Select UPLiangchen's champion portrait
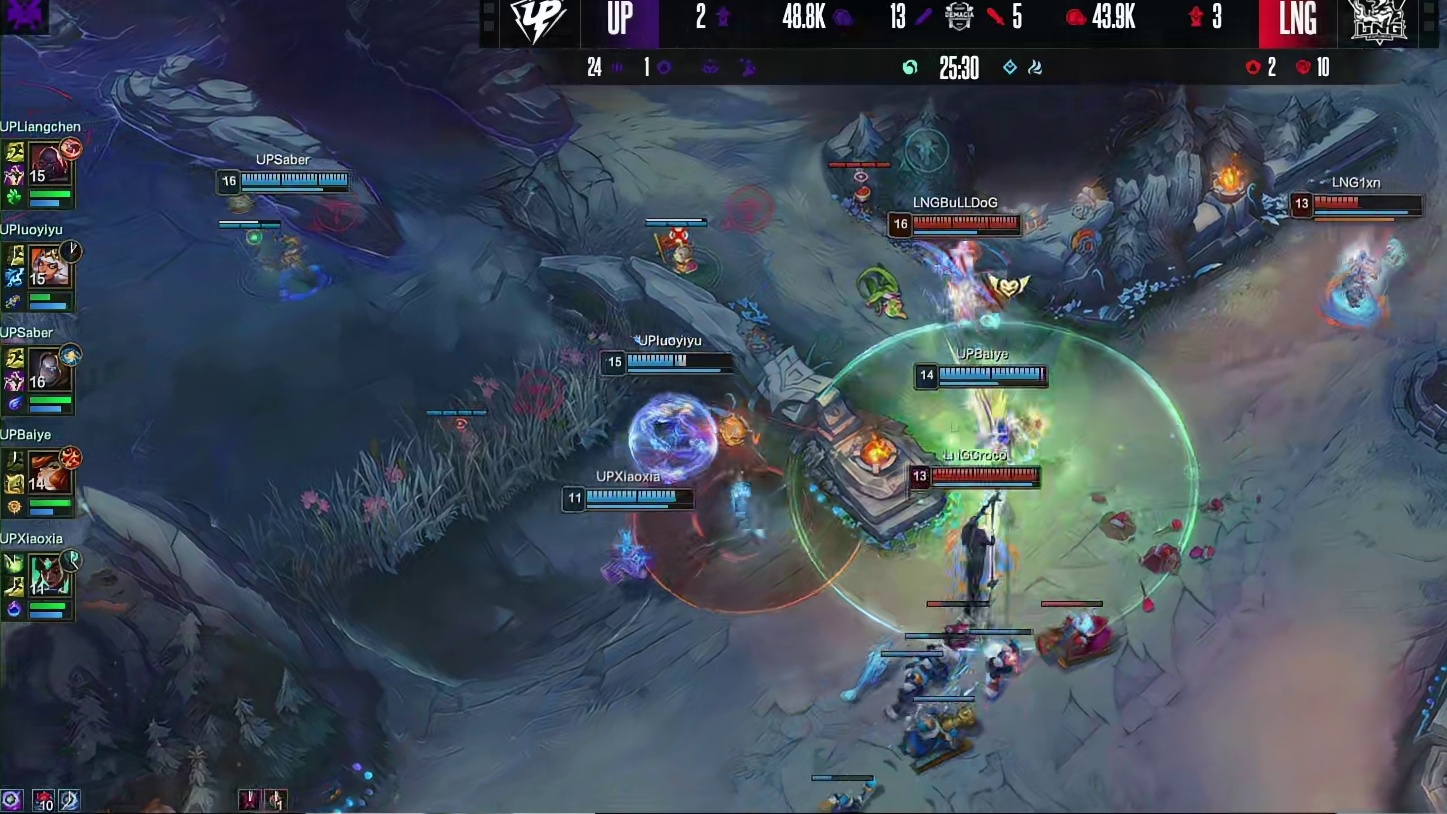Viewport: 1447px width, 814px height. 47,163
